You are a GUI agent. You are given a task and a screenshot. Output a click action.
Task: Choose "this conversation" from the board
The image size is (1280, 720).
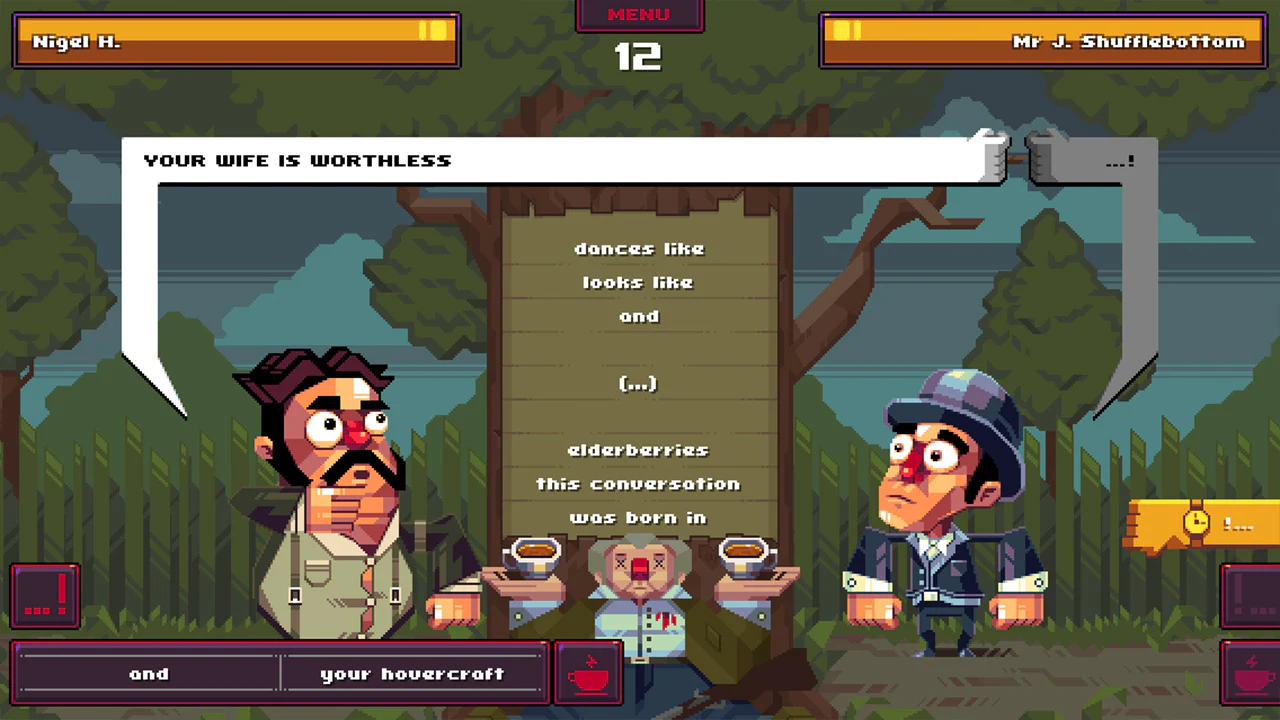click(x=638, y=483)
